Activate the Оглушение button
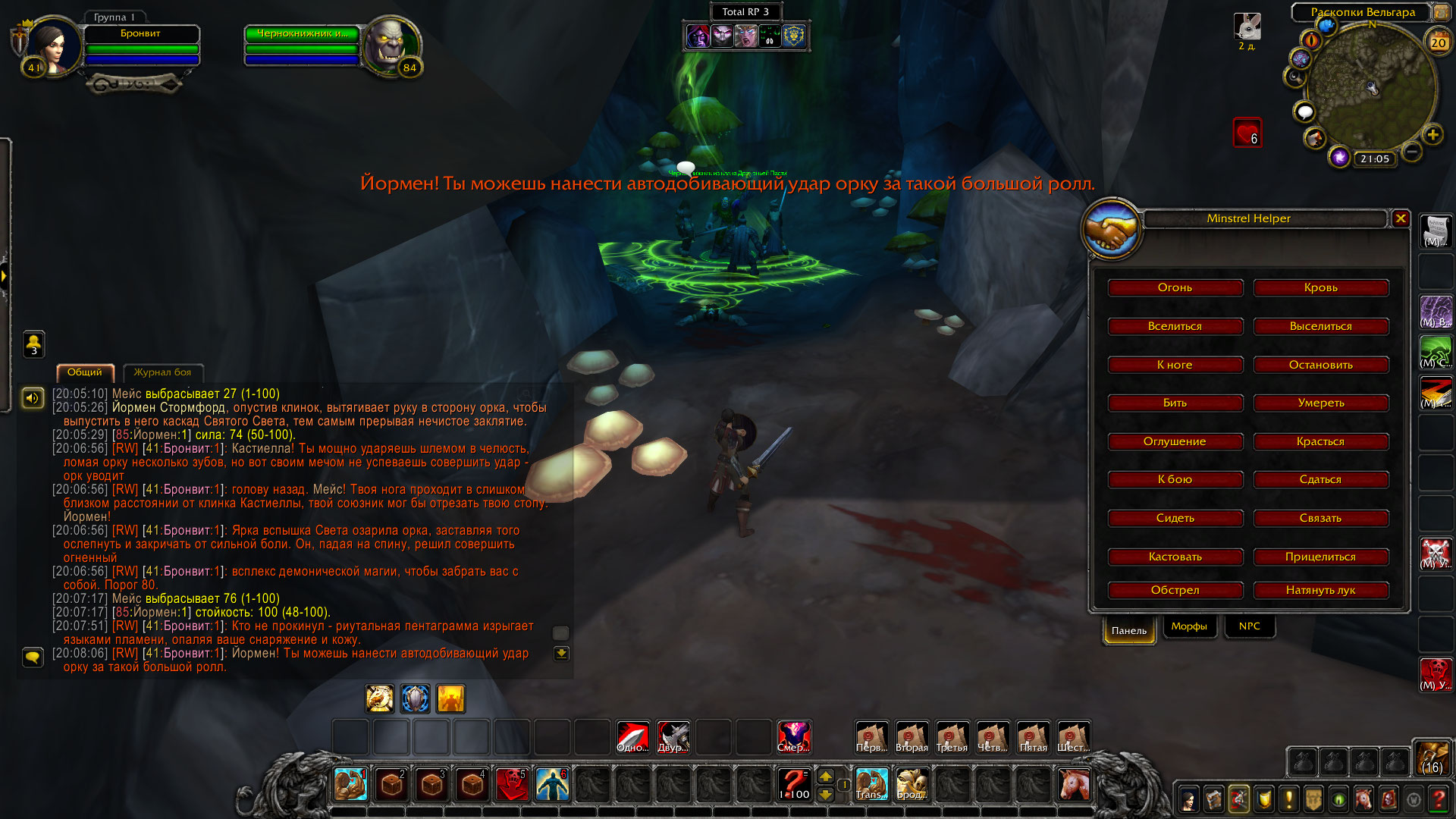This screenshot has height=819, width=1456. (1175, 441)
